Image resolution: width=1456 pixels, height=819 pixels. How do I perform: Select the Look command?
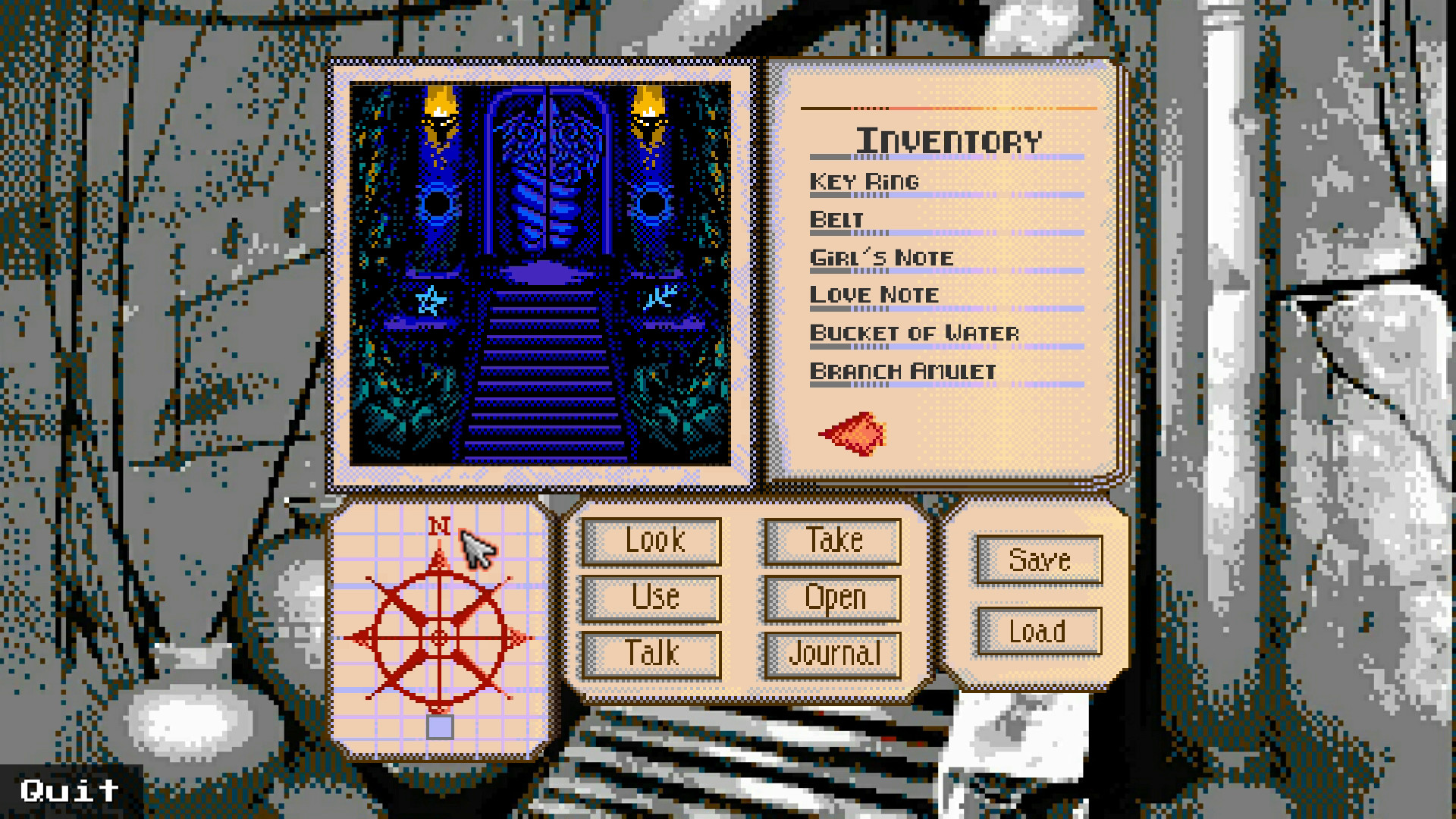pyautogui.click(x=651, y=540)
